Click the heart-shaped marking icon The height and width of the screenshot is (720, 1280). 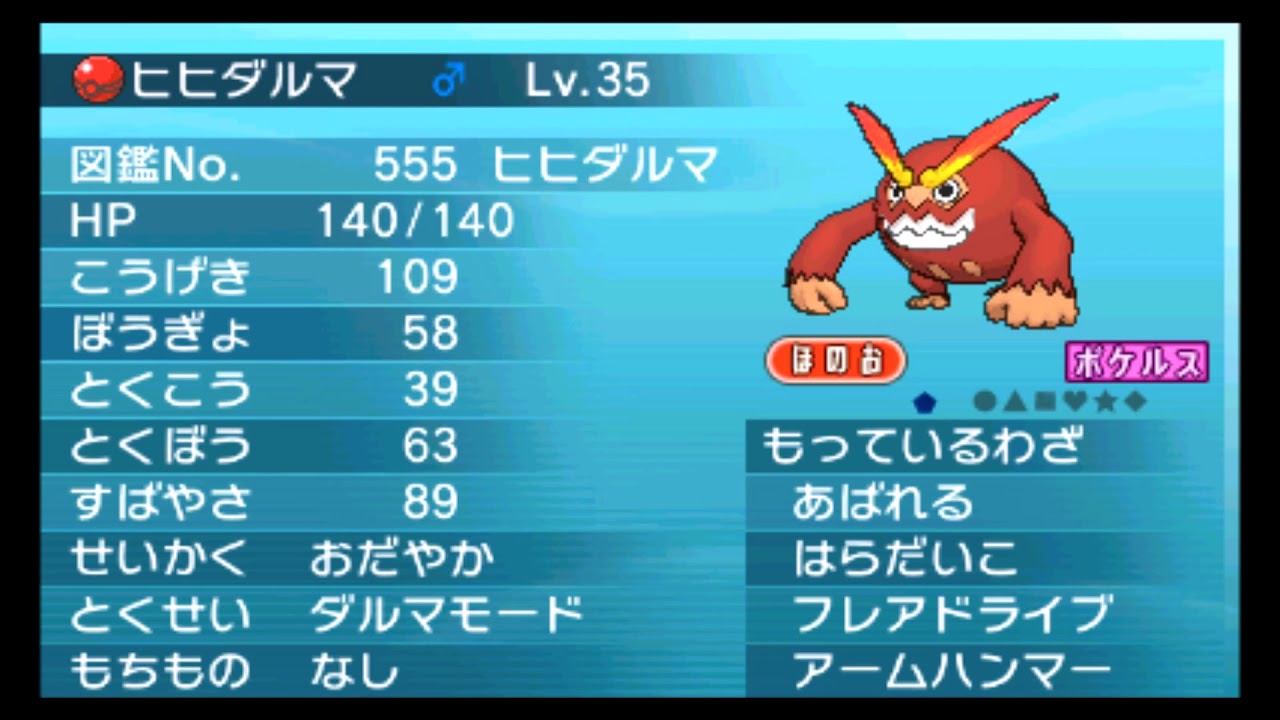click(1074, 400)
